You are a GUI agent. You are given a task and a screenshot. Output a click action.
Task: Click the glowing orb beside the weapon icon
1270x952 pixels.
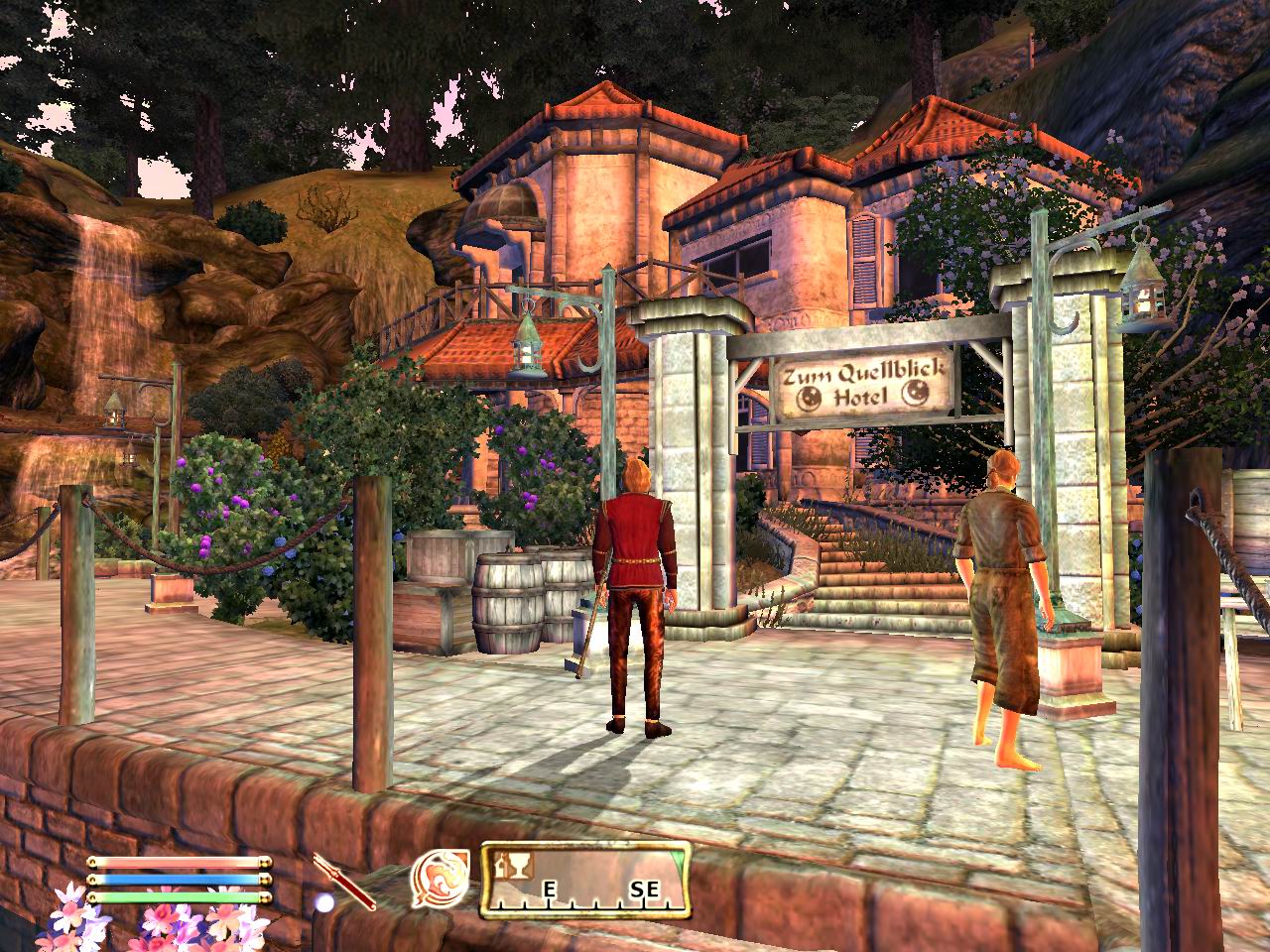(324, 900)
